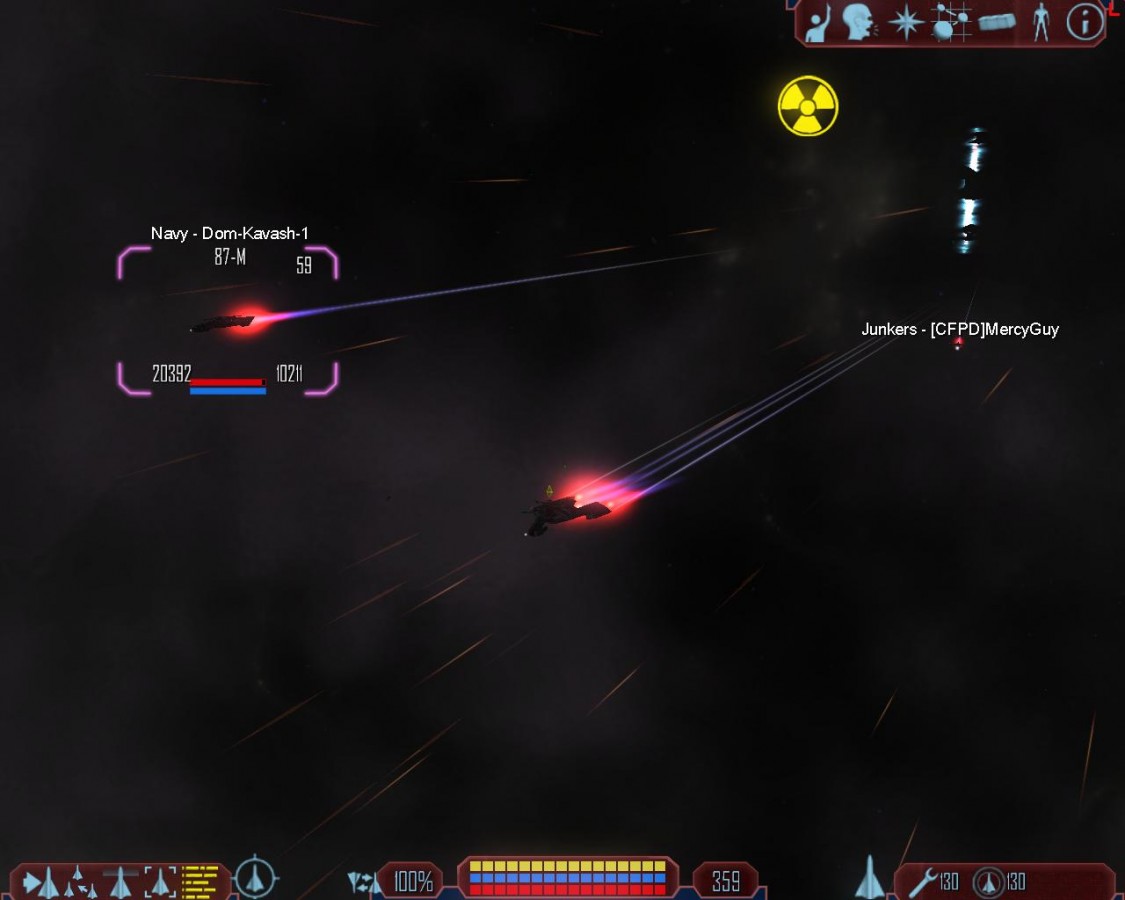The width and height of the screenshot is (1125, 900).
Task: Target the Junkers [CFPD]MercyGuy name label
Action: coord(959,329)
